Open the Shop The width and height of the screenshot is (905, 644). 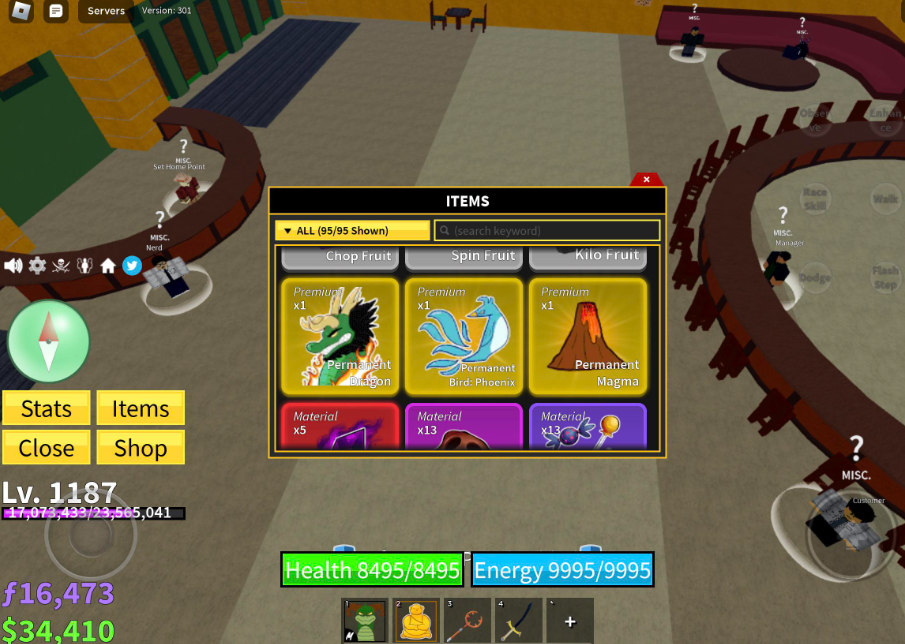tap(140, 447)
